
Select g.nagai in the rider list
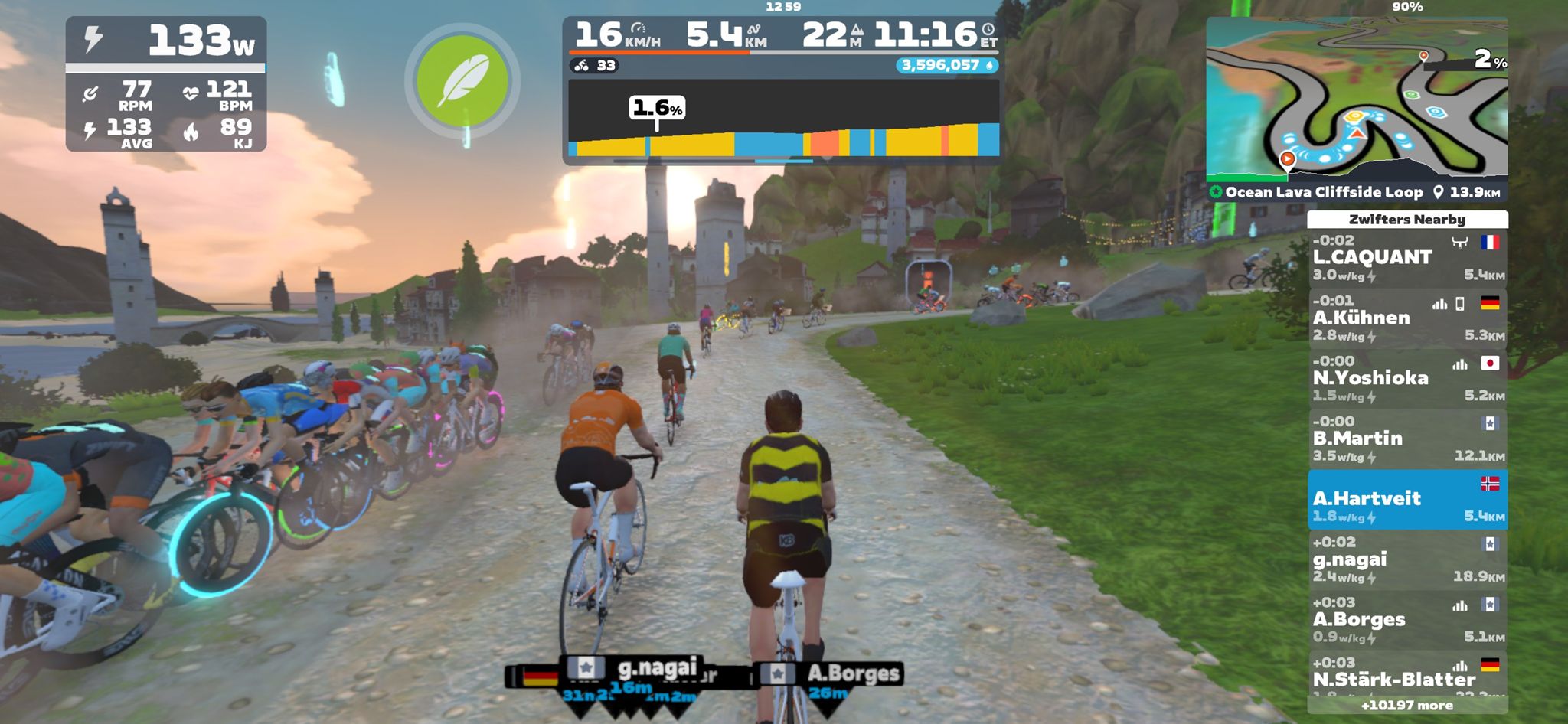tap(1407, 560)
